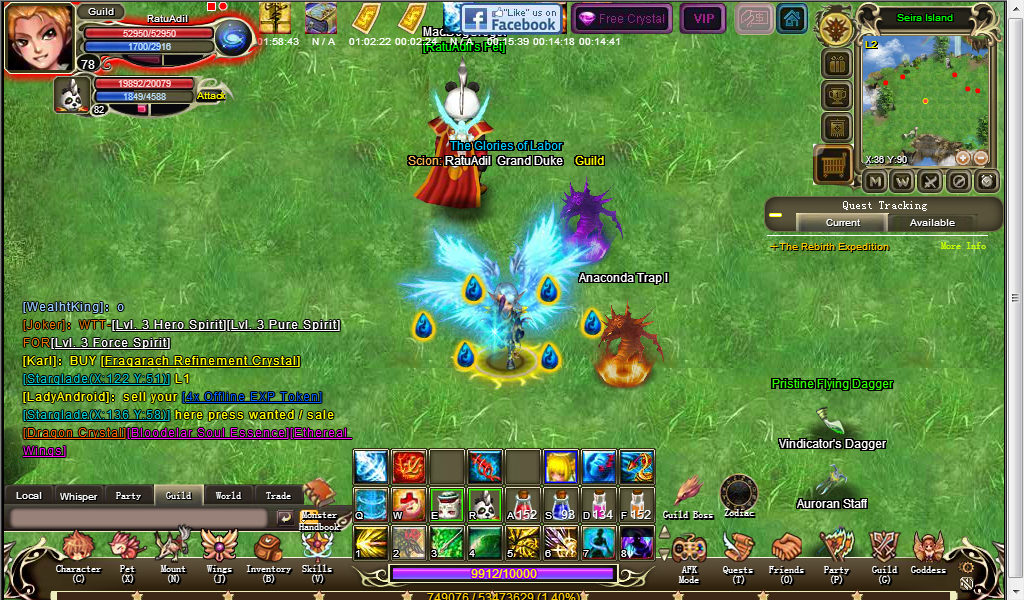Image resolution: width=1024 pixels, height=600 pixels.
Task: Switch to the World chat tab
Action: [228, 496]
